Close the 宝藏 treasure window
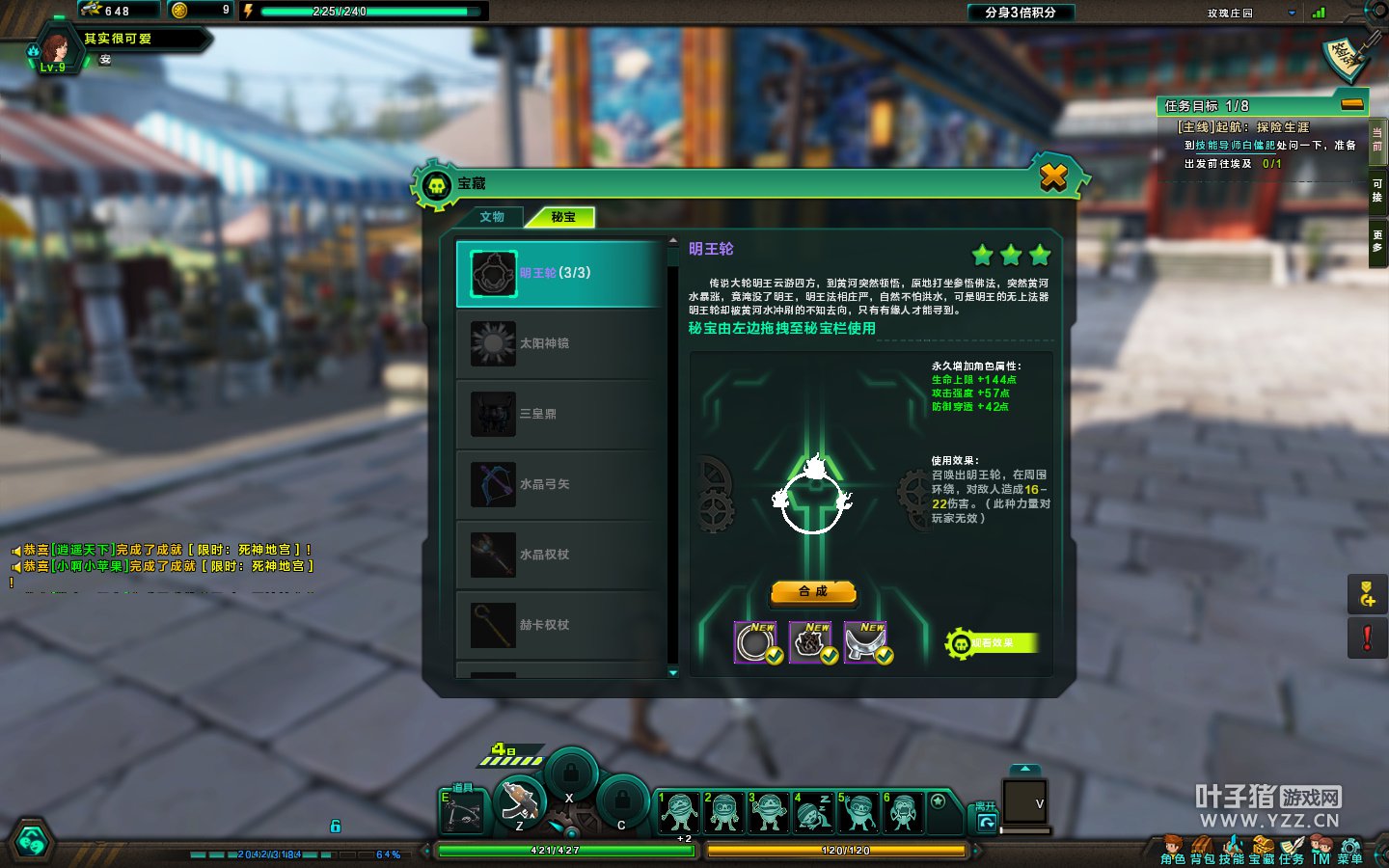The height and width of the screenshot is (868, 1389). (1053, 177)
